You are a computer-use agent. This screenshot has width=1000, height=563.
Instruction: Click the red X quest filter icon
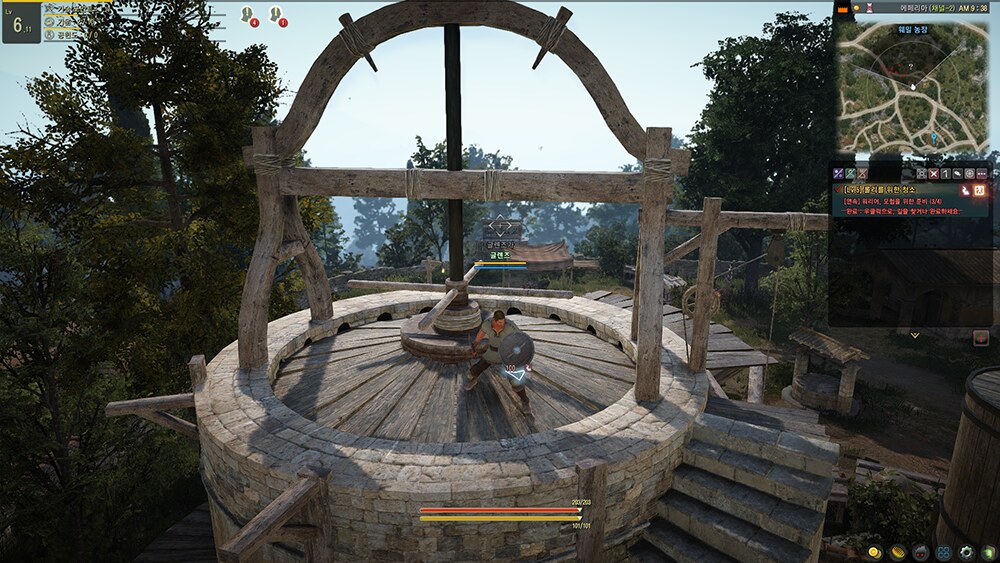pos(933,173)
